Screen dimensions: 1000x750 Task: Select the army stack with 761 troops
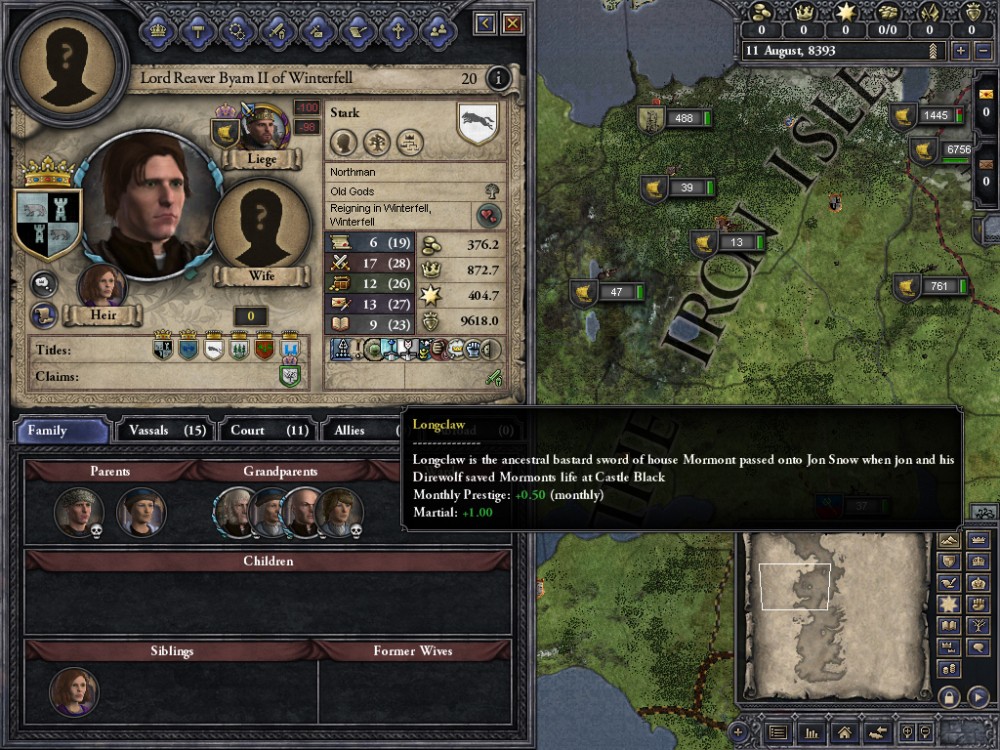click(x=929, y=287)
